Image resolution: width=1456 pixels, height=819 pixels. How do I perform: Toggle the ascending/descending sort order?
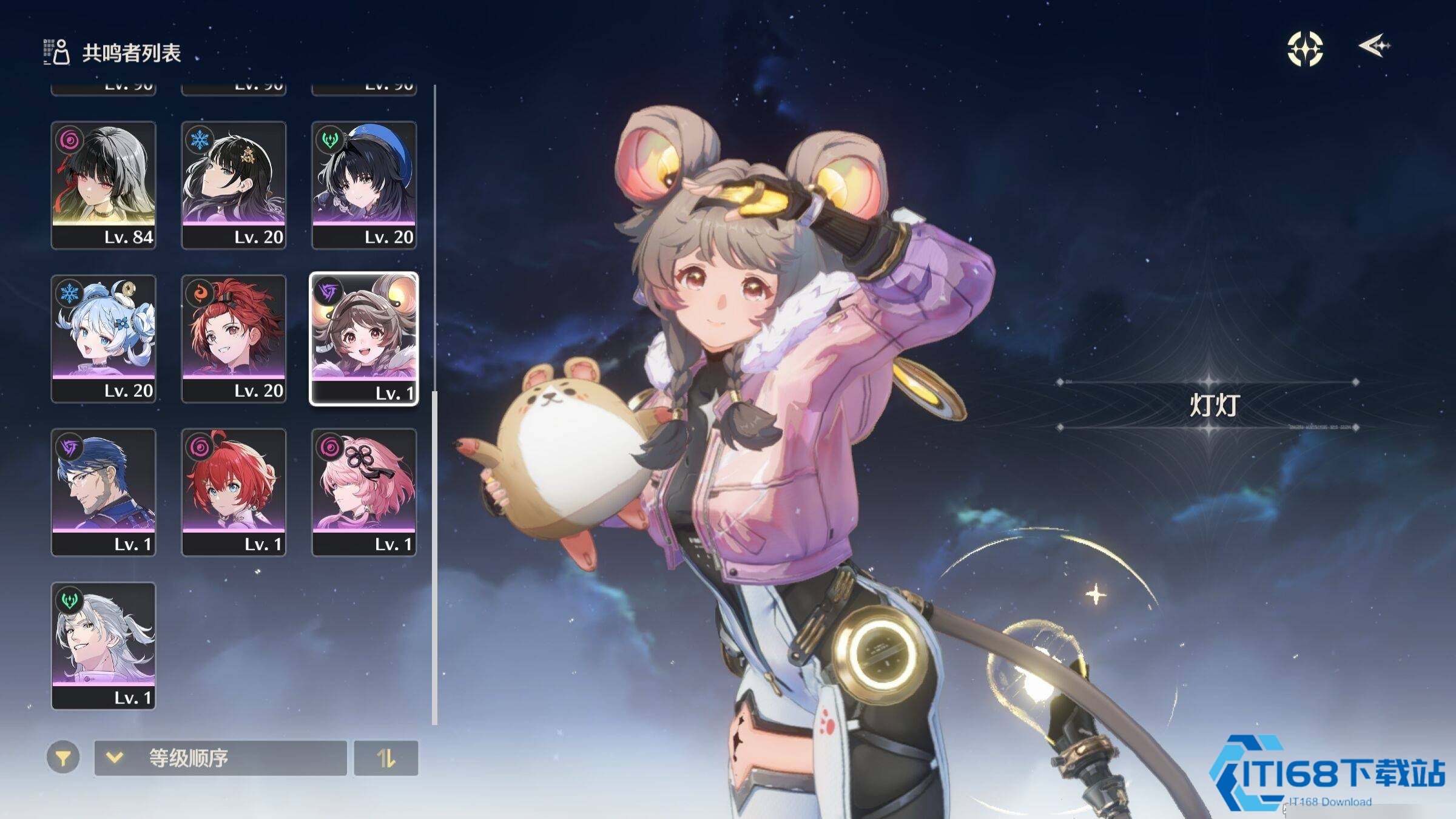(386, 758)
